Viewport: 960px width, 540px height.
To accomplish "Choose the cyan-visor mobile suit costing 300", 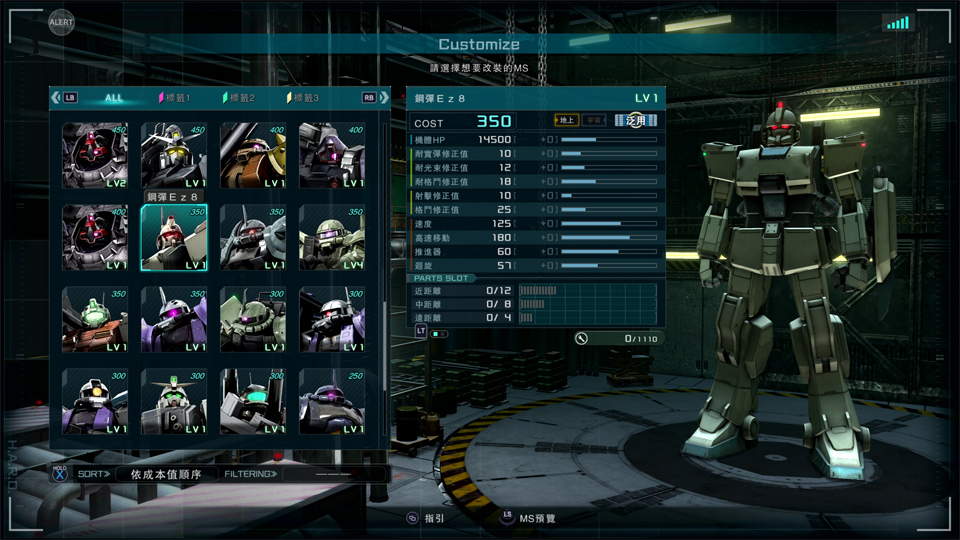I will (x=253, y=402).
